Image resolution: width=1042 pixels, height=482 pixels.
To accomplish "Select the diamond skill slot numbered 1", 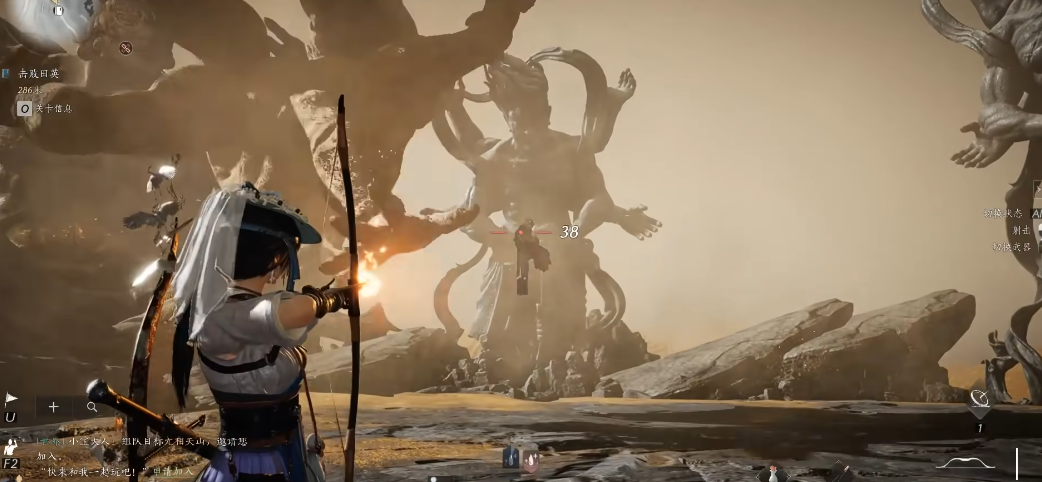I will pyautogui.click(x=980, y=400).
